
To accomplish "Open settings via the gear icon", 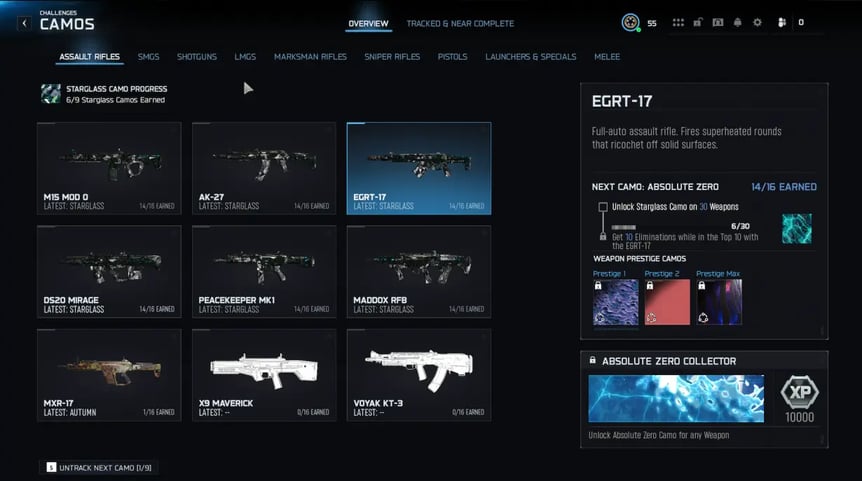I will point(757,23).
